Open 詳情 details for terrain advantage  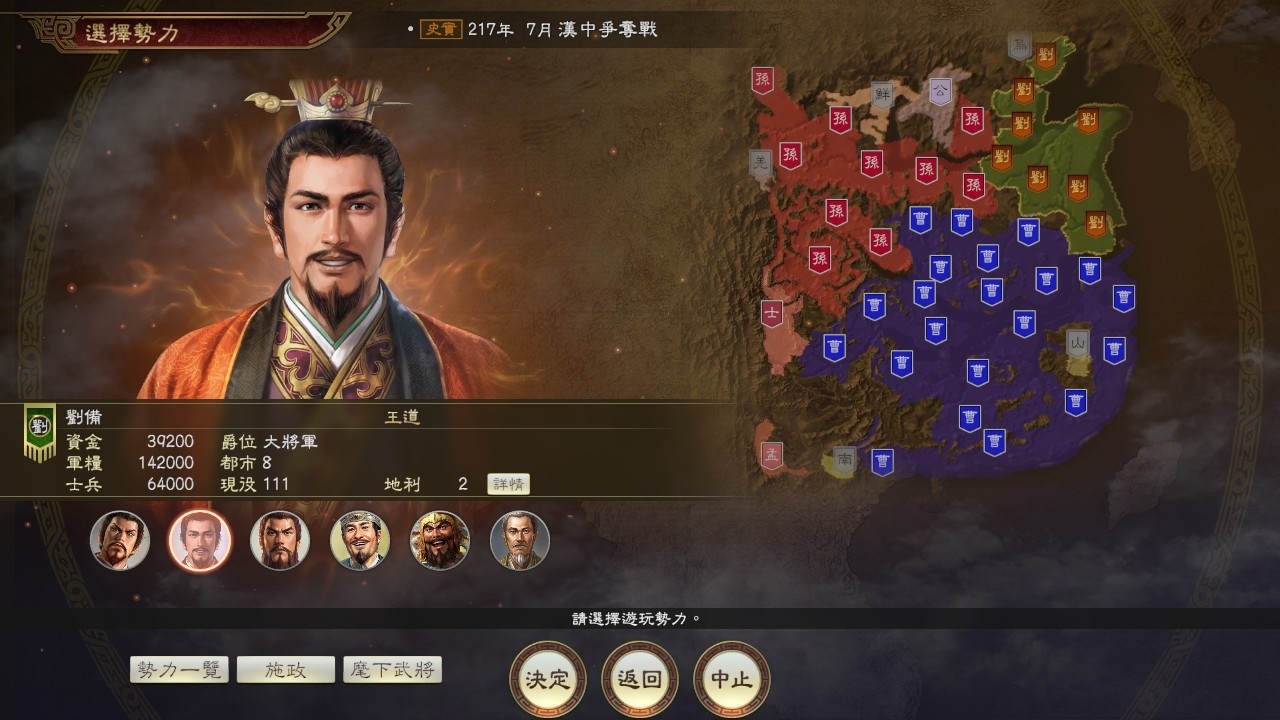tap(509, 484)
